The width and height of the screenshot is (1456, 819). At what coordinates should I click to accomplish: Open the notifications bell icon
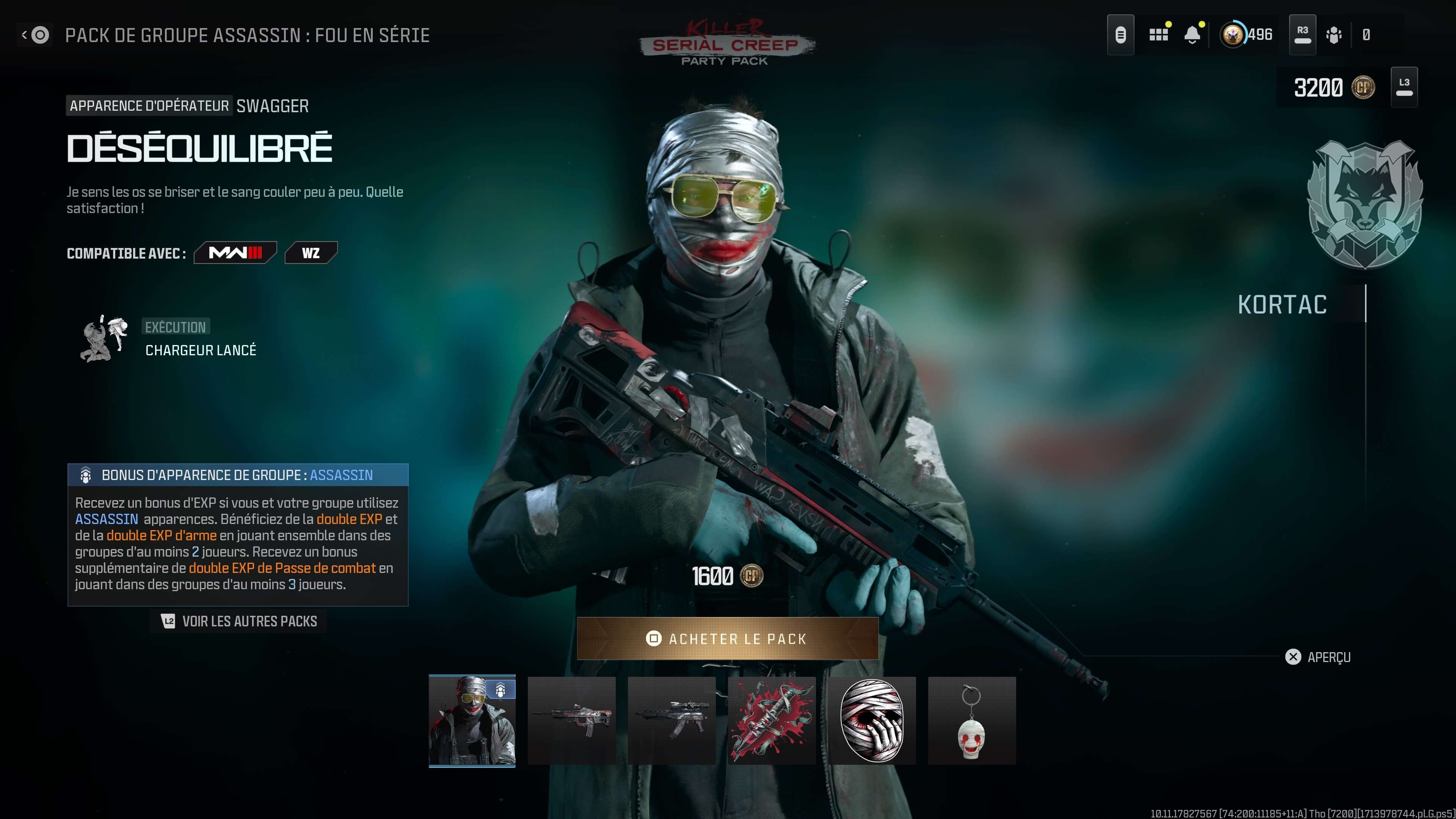point(1192,35)
